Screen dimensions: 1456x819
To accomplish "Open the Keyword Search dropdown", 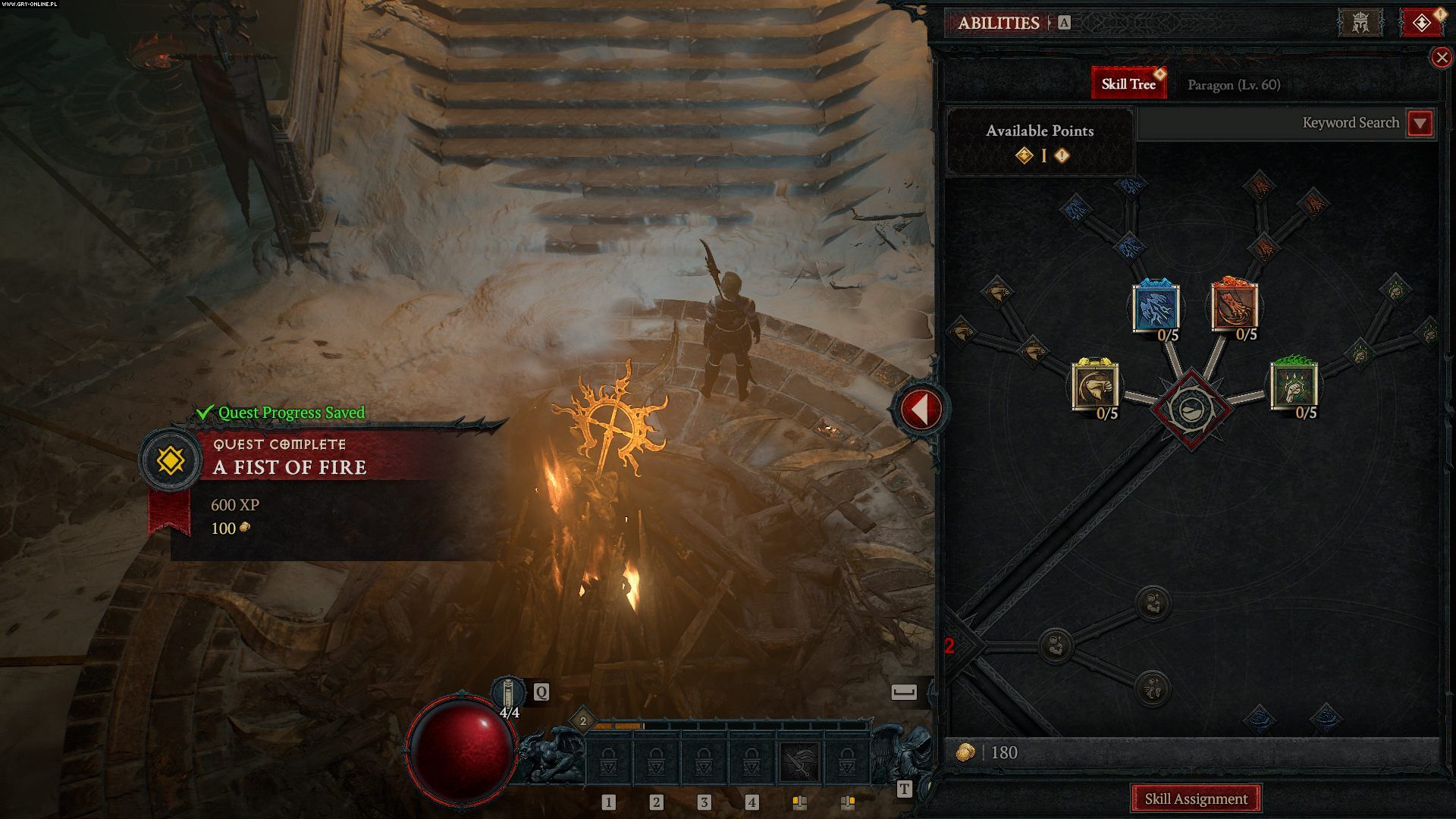I will 1420,123.
